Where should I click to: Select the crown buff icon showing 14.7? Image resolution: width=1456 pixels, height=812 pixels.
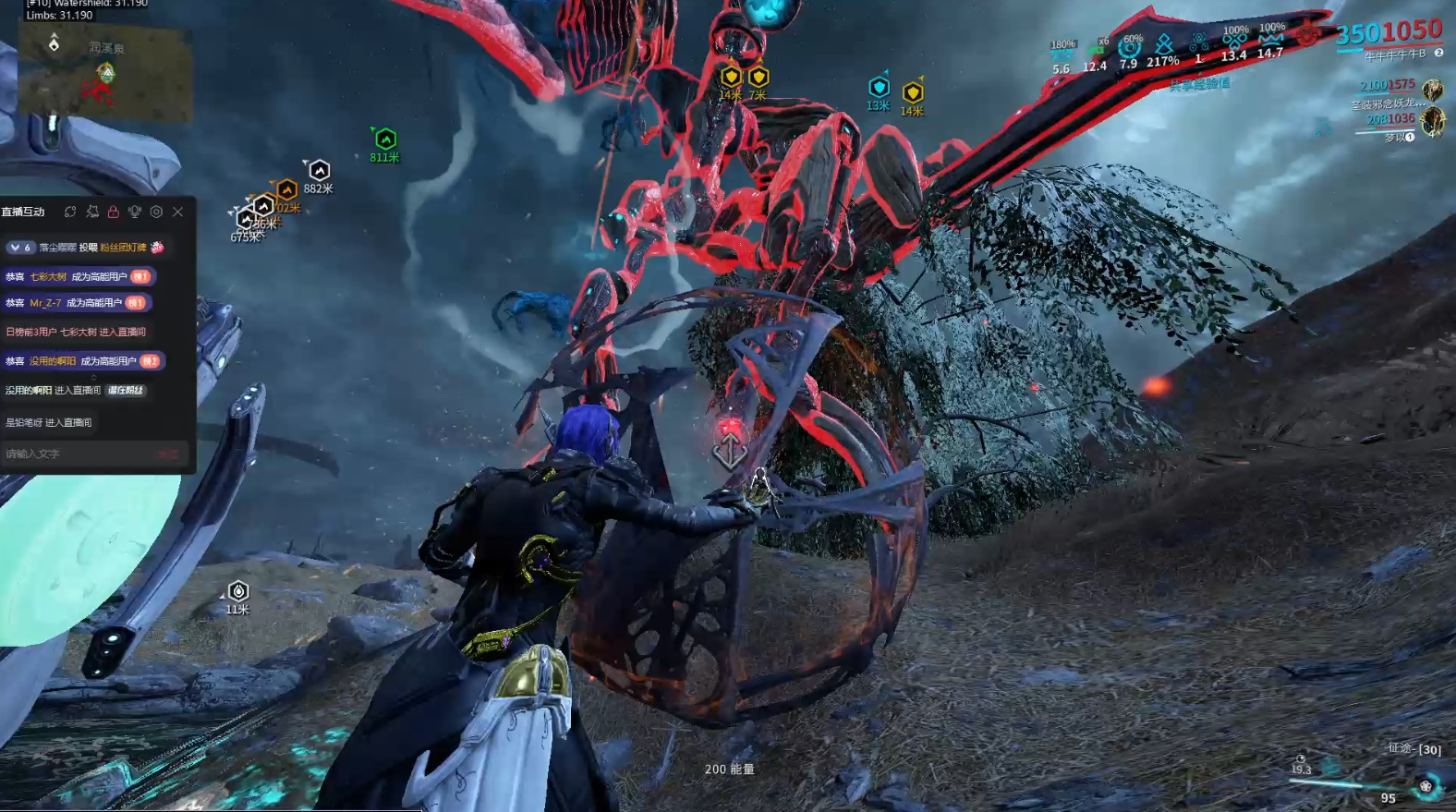point(1271,39)
